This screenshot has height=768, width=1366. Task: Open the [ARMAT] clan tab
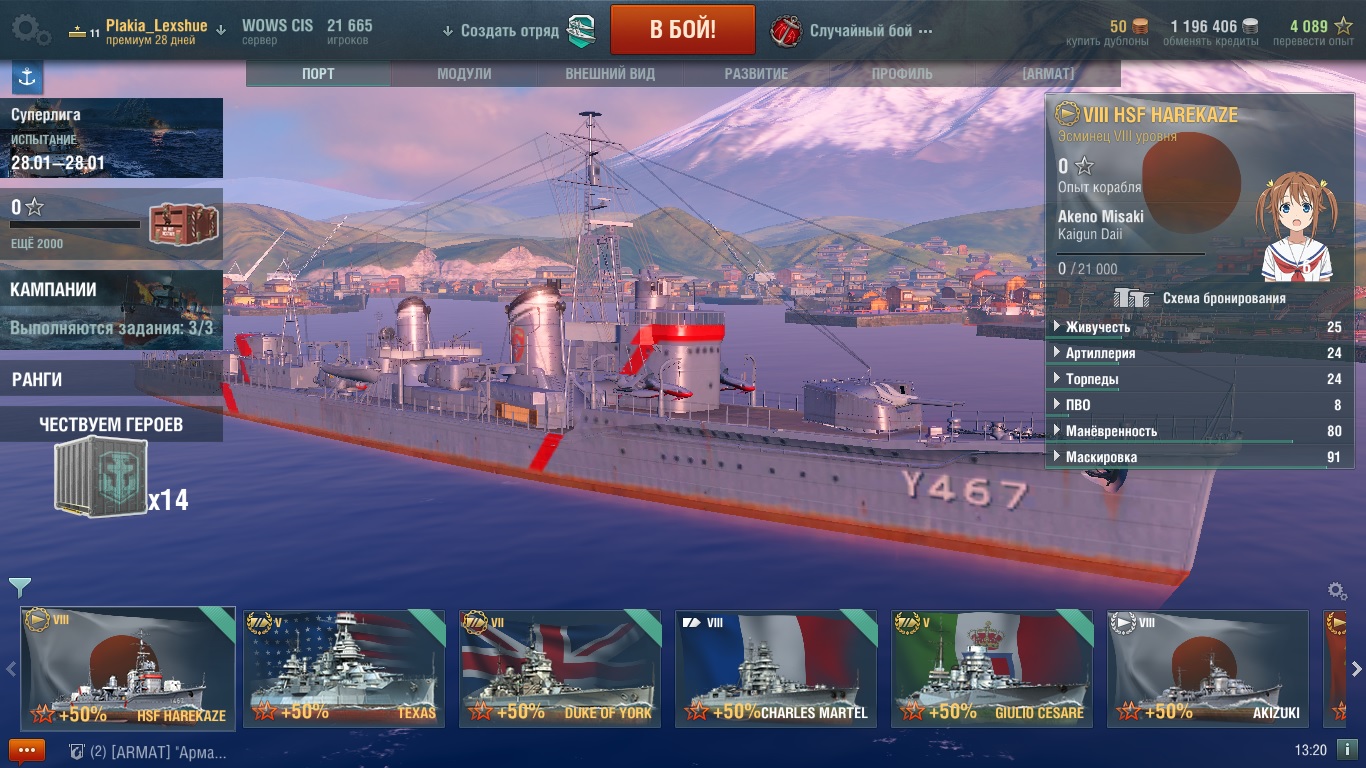tap(1047, 74)
